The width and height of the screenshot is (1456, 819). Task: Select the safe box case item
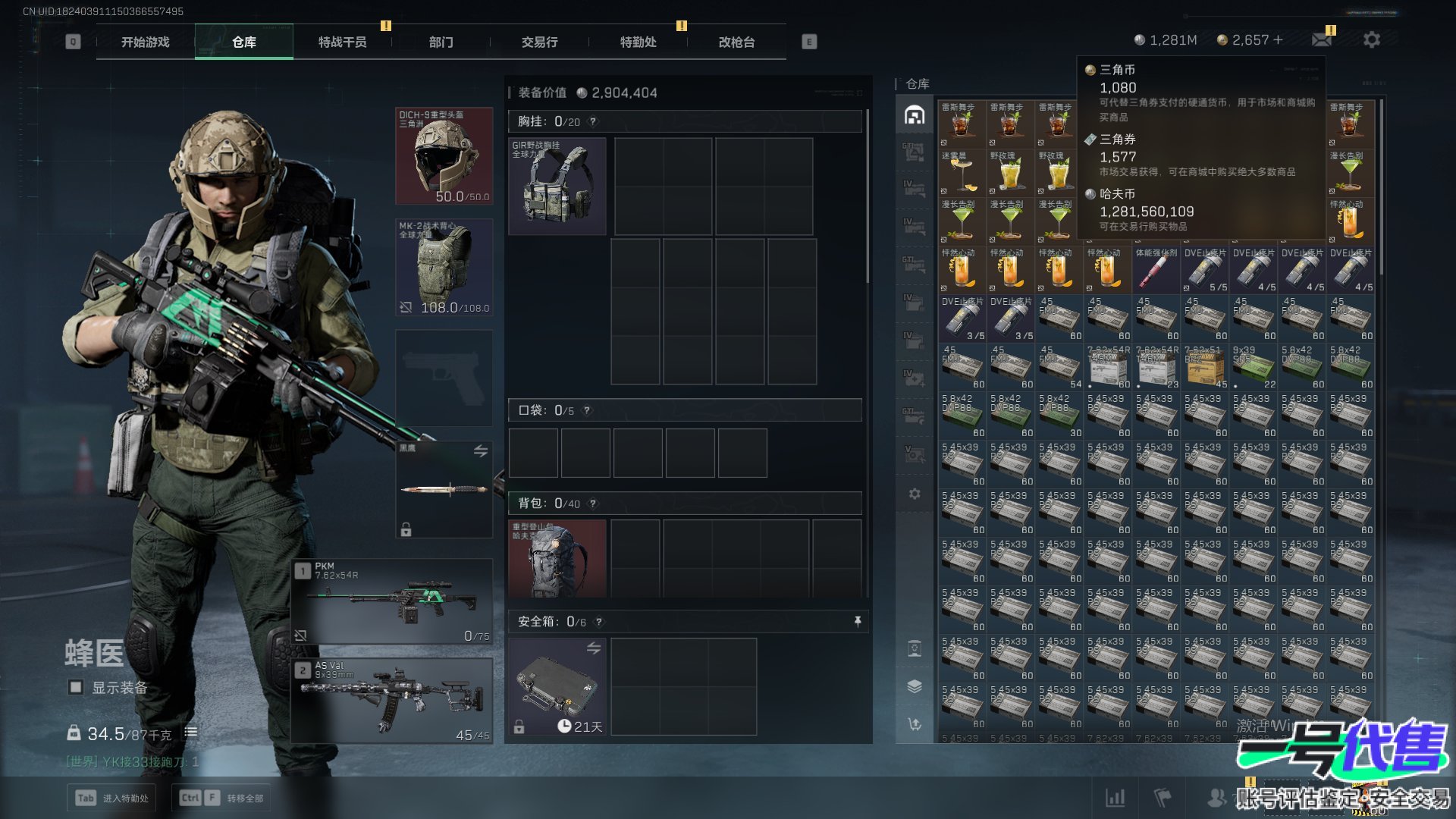557,686
